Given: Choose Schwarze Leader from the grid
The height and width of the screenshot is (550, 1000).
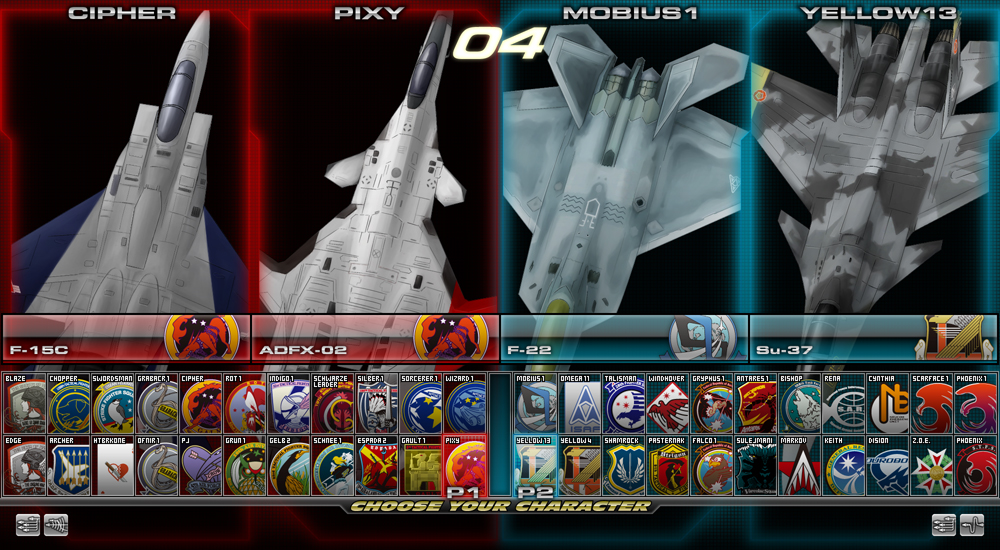Looking at the screenshot, I should pos(332,403).
